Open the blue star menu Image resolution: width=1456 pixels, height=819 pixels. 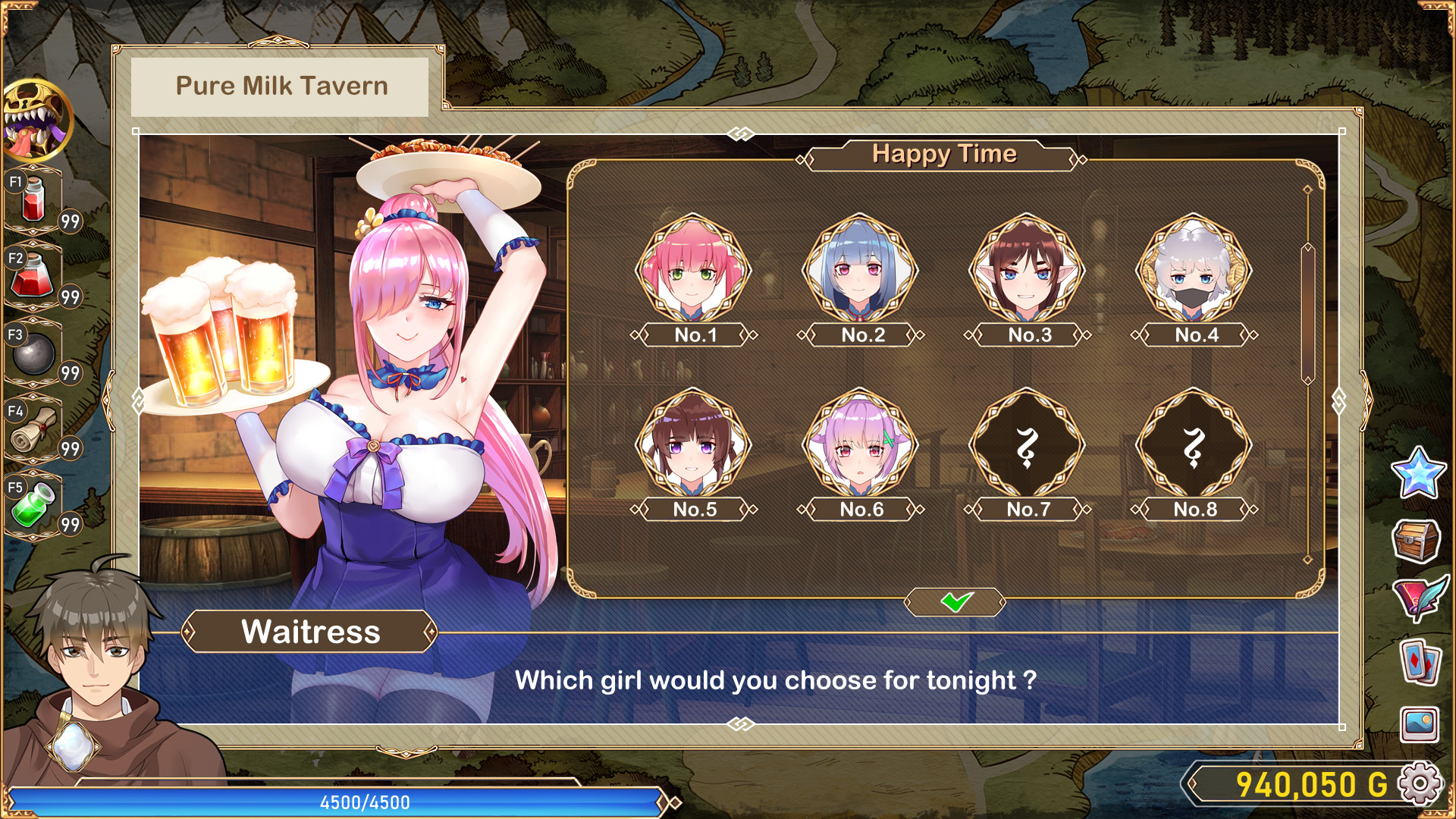coord(1418,472)
